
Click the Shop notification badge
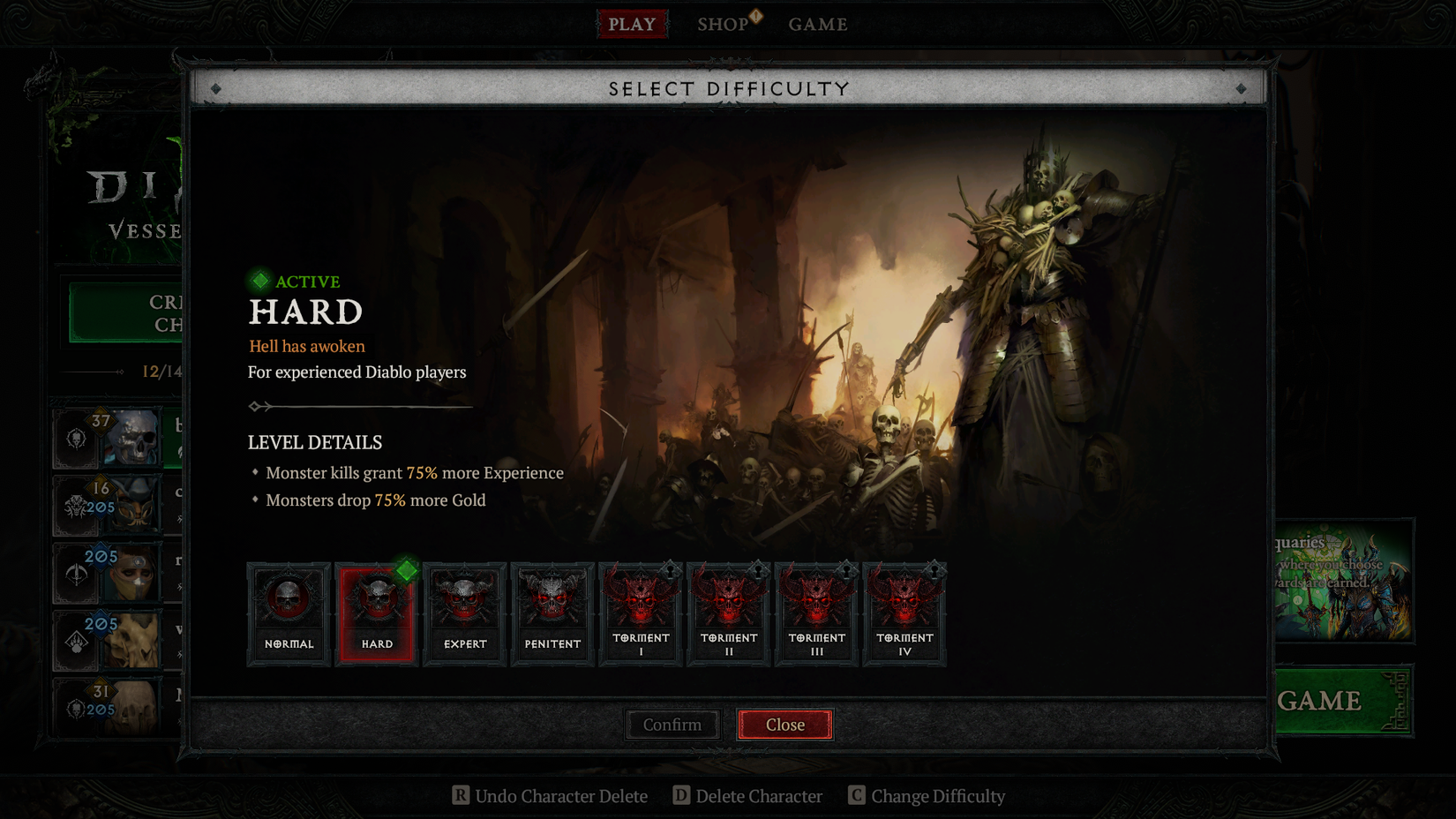754,16
